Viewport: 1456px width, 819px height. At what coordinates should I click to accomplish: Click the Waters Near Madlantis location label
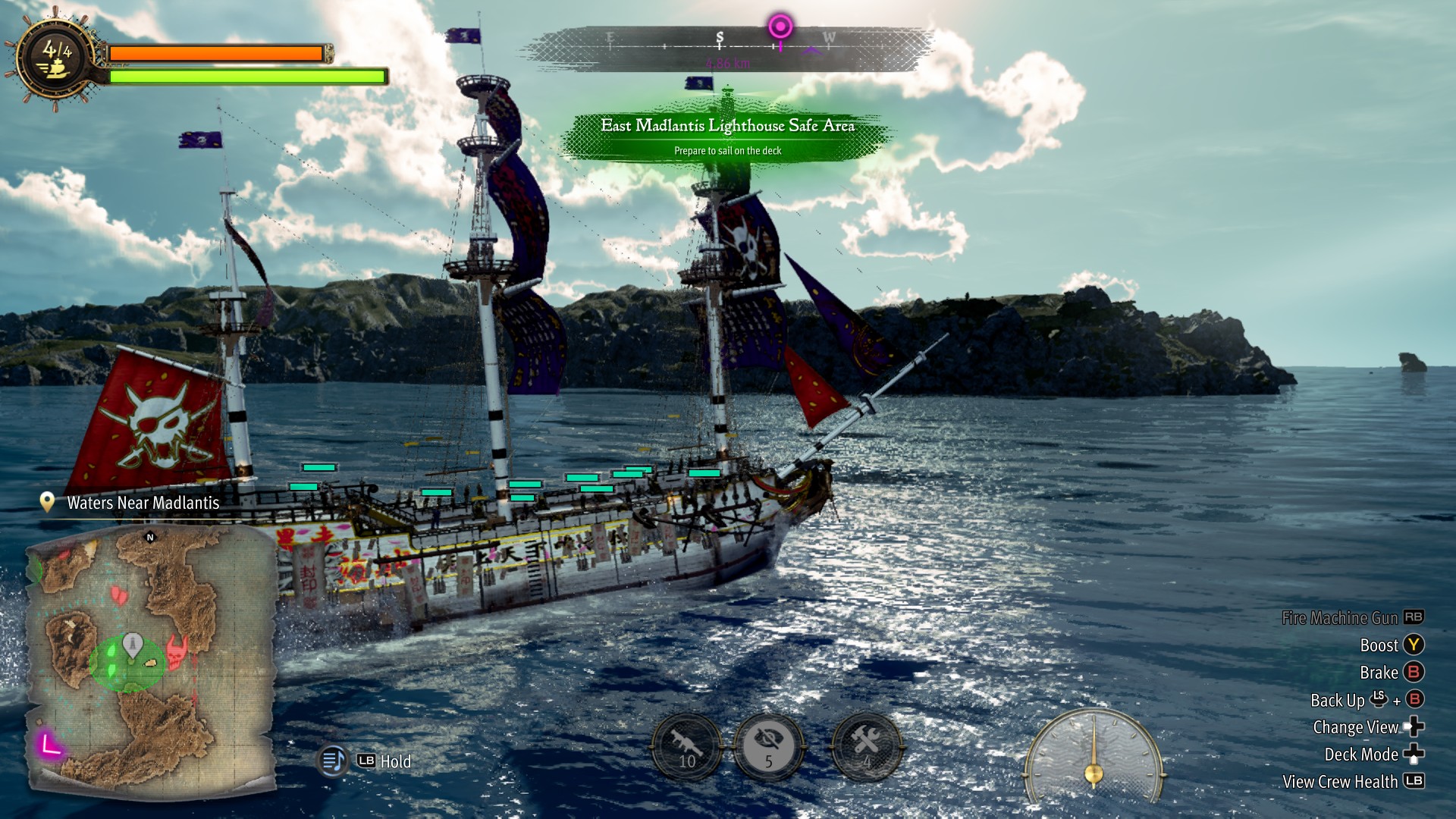pos(143,503)
